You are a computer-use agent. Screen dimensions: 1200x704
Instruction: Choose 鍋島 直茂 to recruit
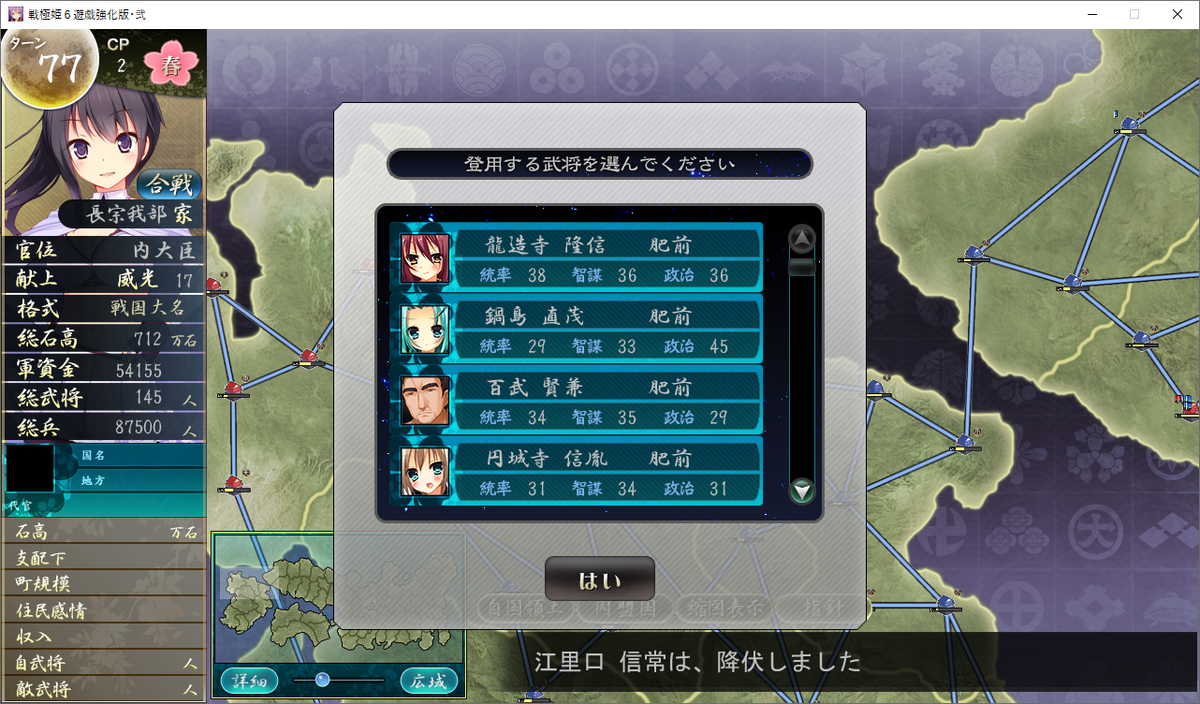pos(577,329)
